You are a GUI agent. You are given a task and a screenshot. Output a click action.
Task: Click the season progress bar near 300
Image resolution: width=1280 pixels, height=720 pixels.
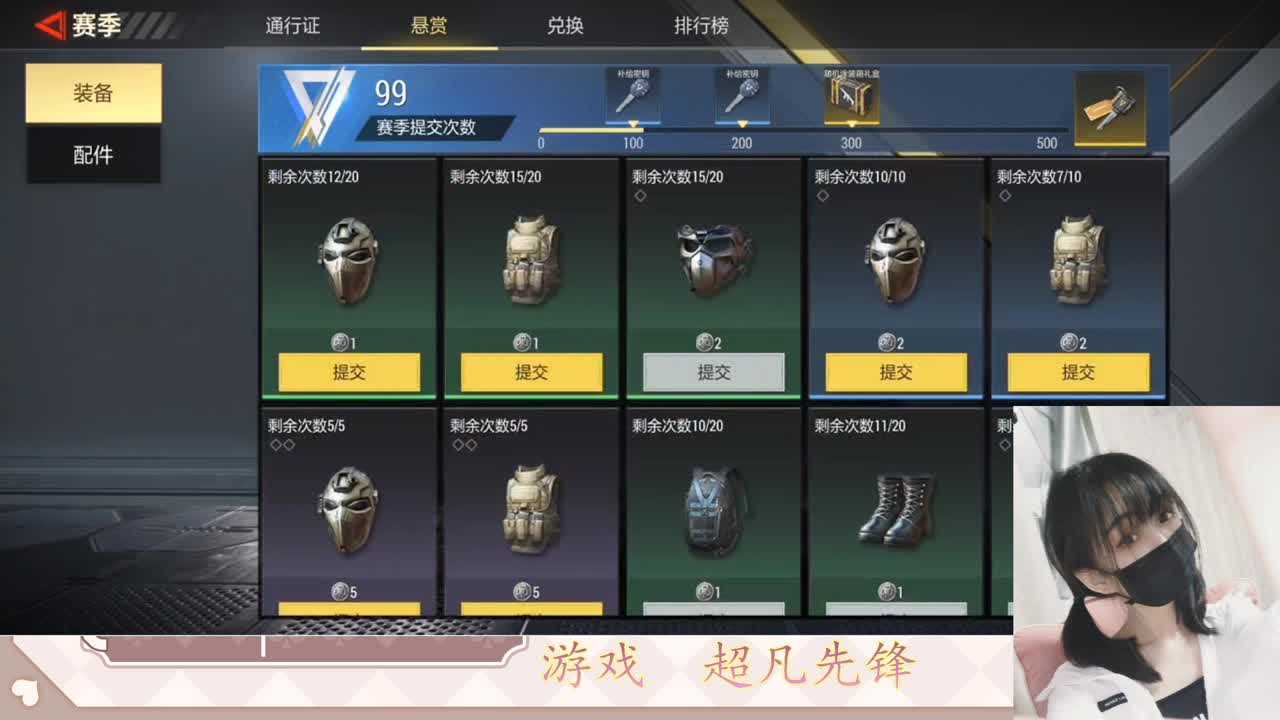(x=851, y=128)
